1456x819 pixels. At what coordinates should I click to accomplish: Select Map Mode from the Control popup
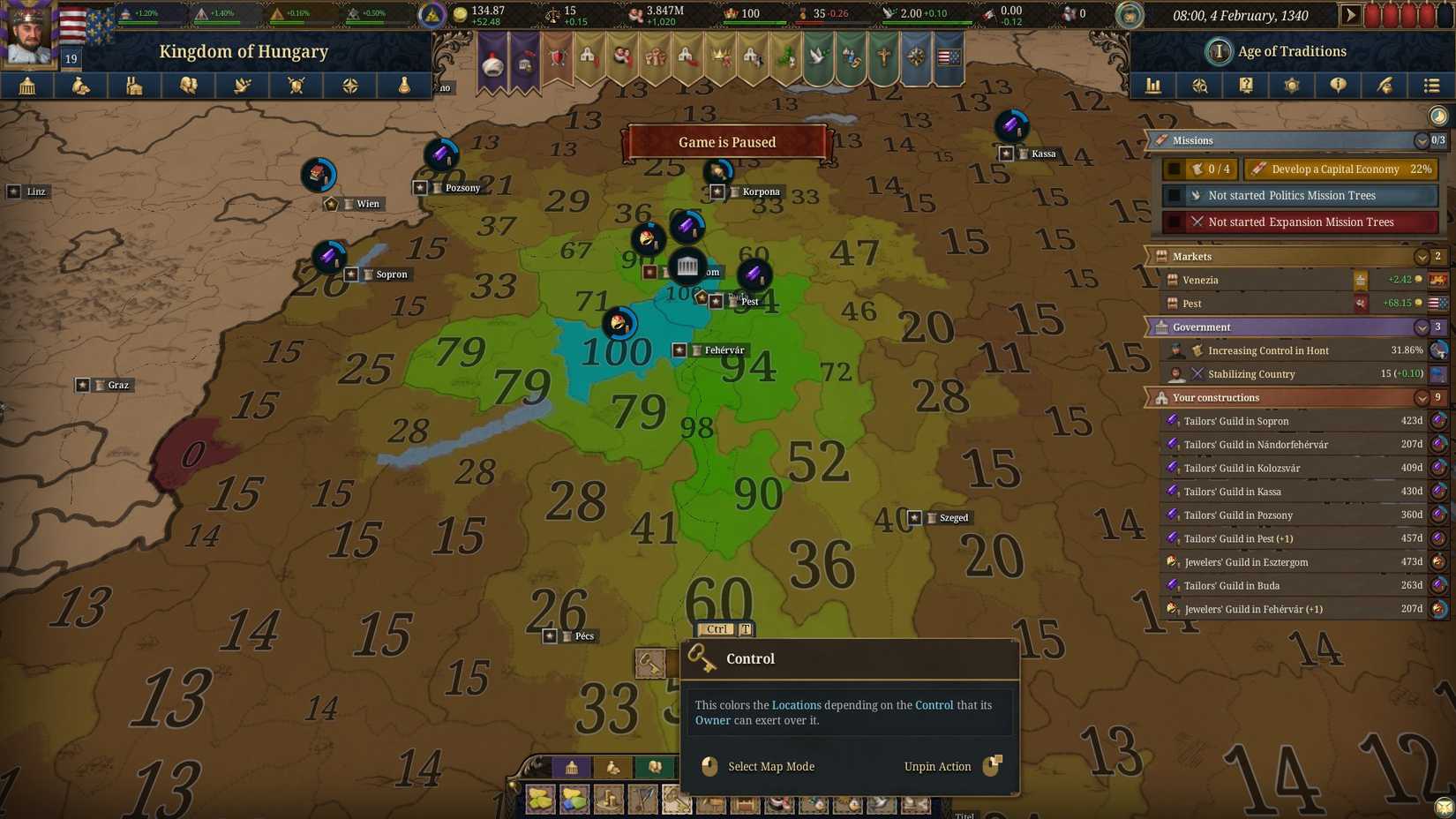click(771, 766)
